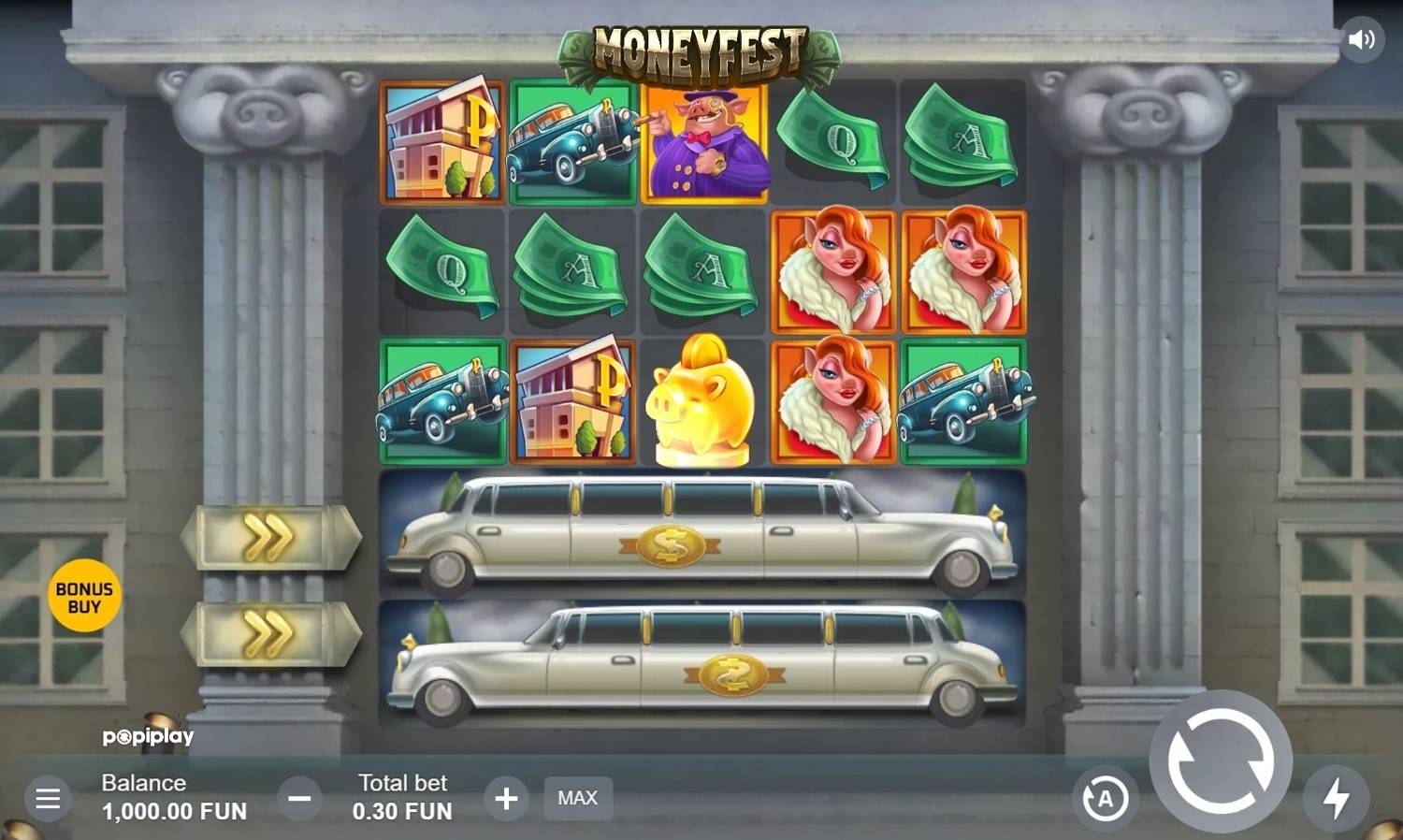Click the yellow Bonus Buy button
The image size is (1403, 840).
coord(84,596)
